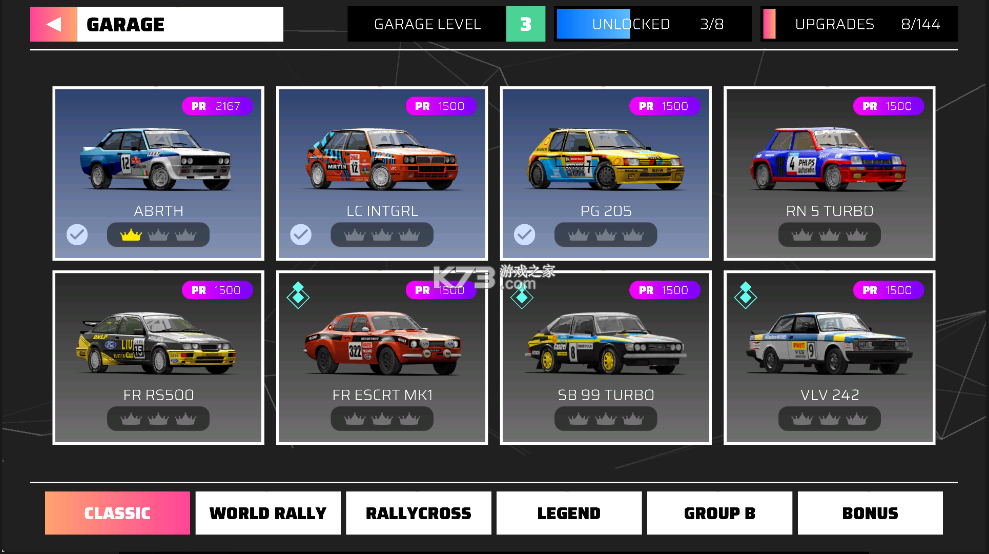Switch to the Classic category tab

pos(117,513)
